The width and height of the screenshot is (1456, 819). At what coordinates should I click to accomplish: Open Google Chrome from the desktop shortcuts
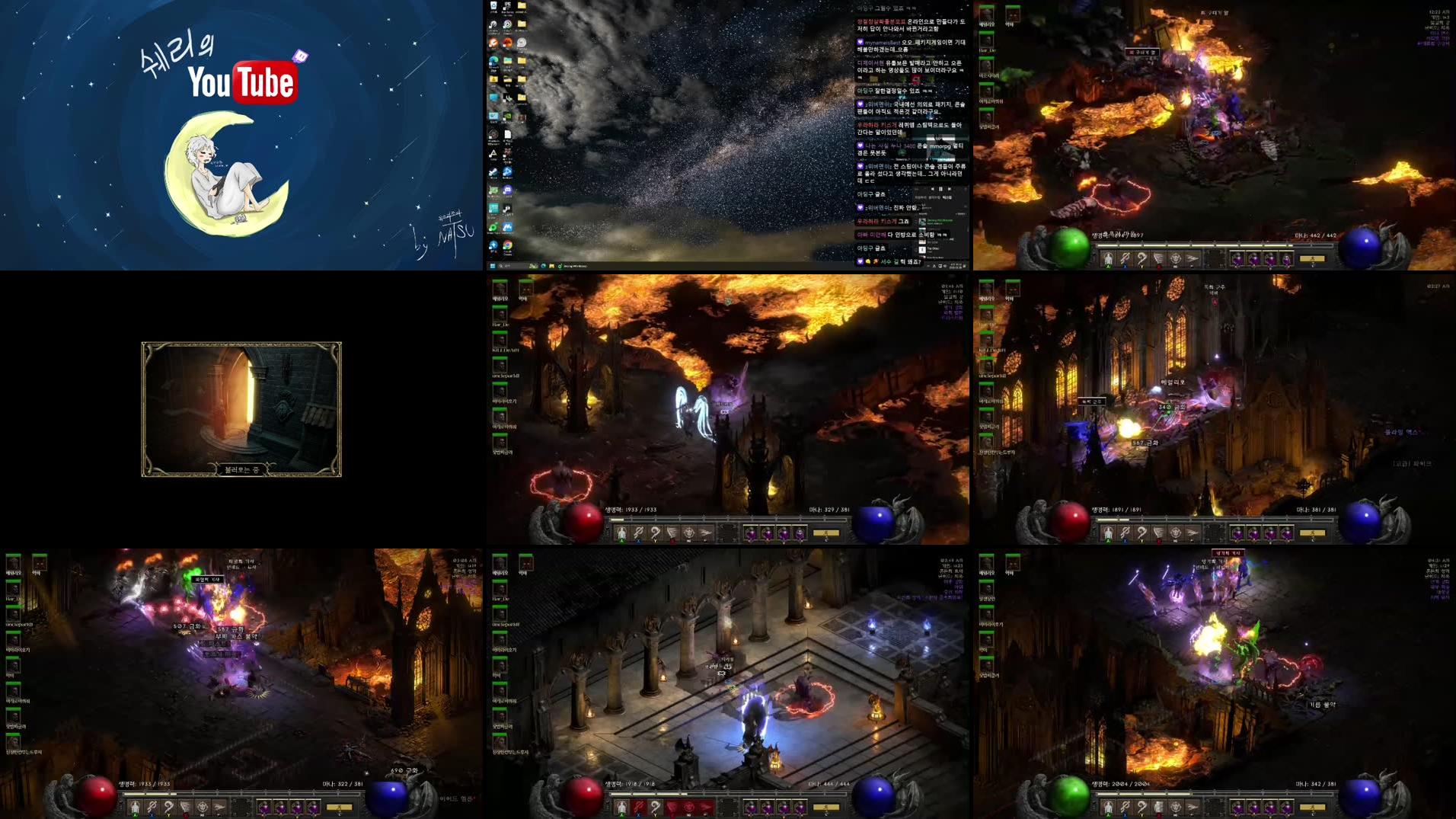(507, 246)
